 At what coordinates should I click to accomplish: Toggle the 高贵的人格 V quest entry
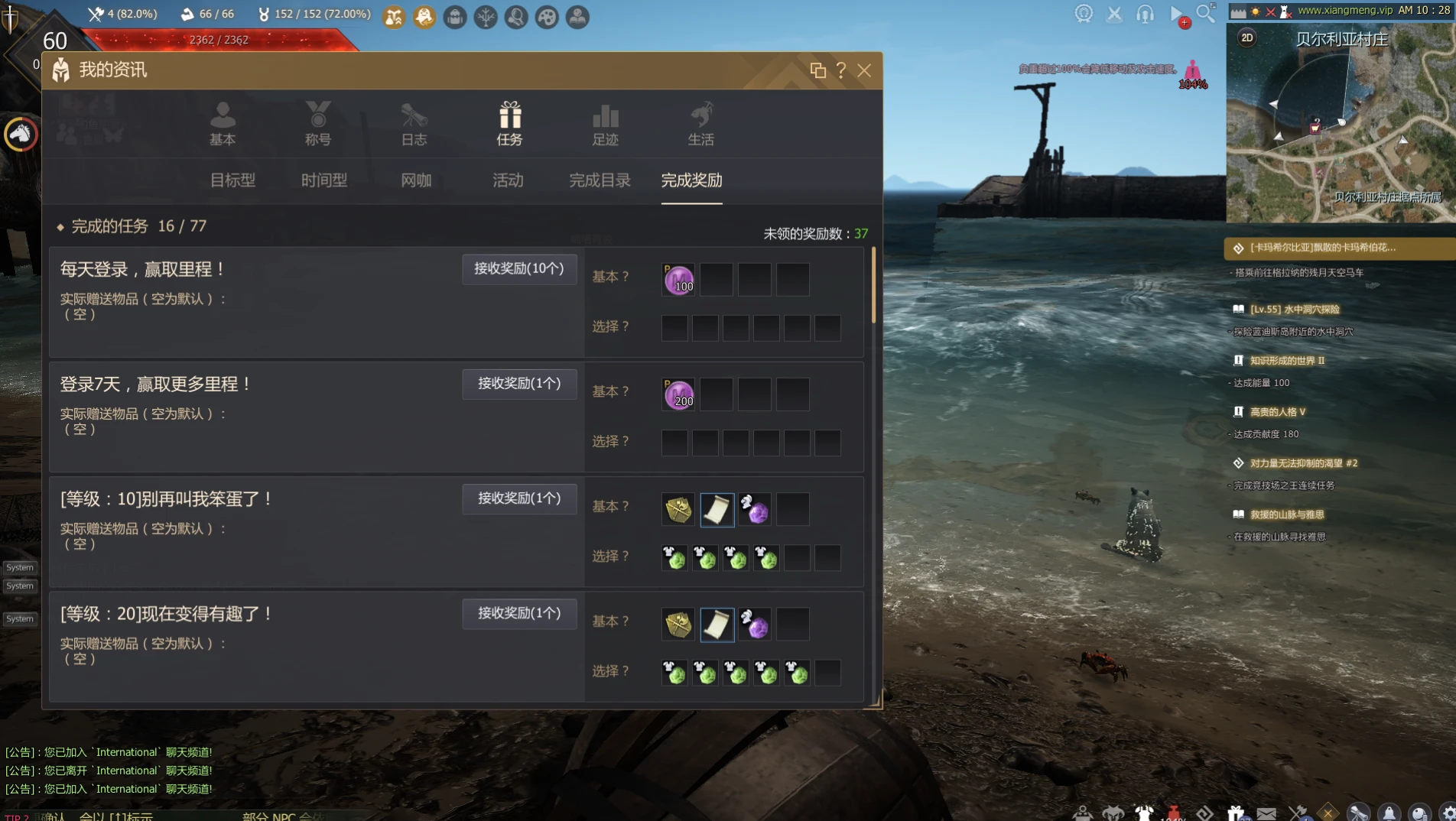[x=1276, y=411]
